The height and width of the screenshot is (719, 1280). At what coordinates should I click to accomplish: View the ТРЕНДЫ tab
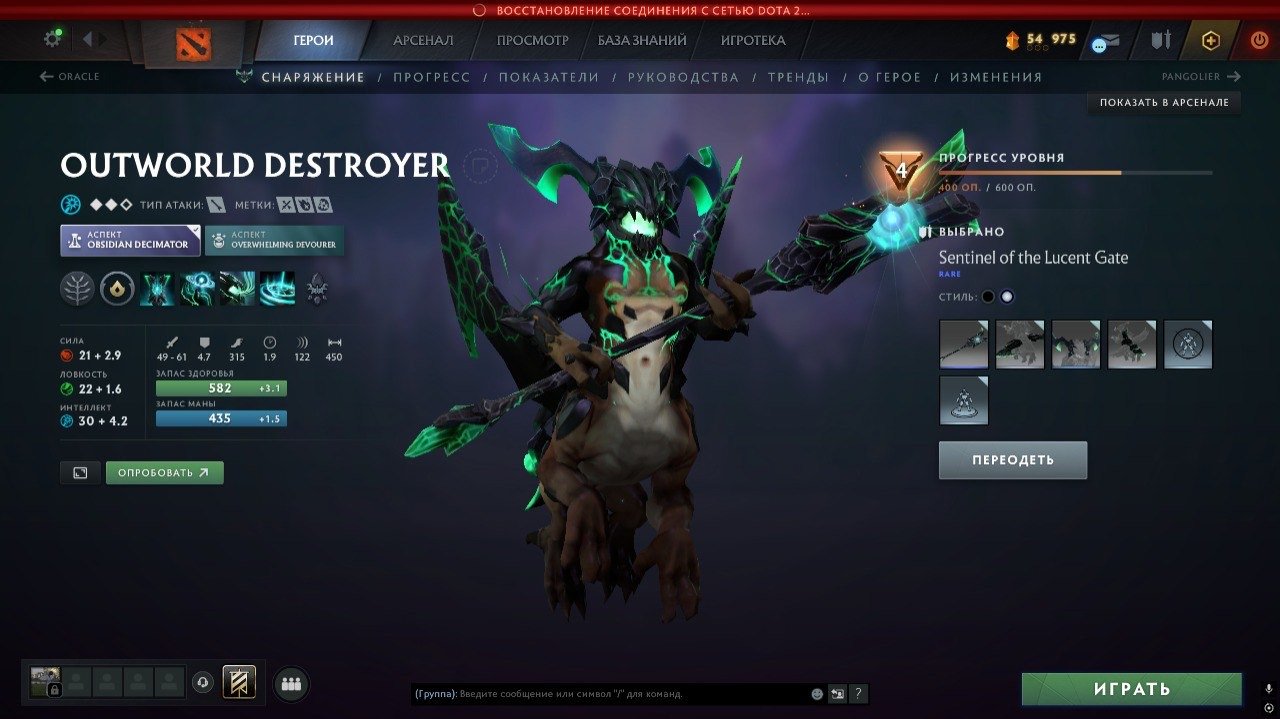(798, 77)
